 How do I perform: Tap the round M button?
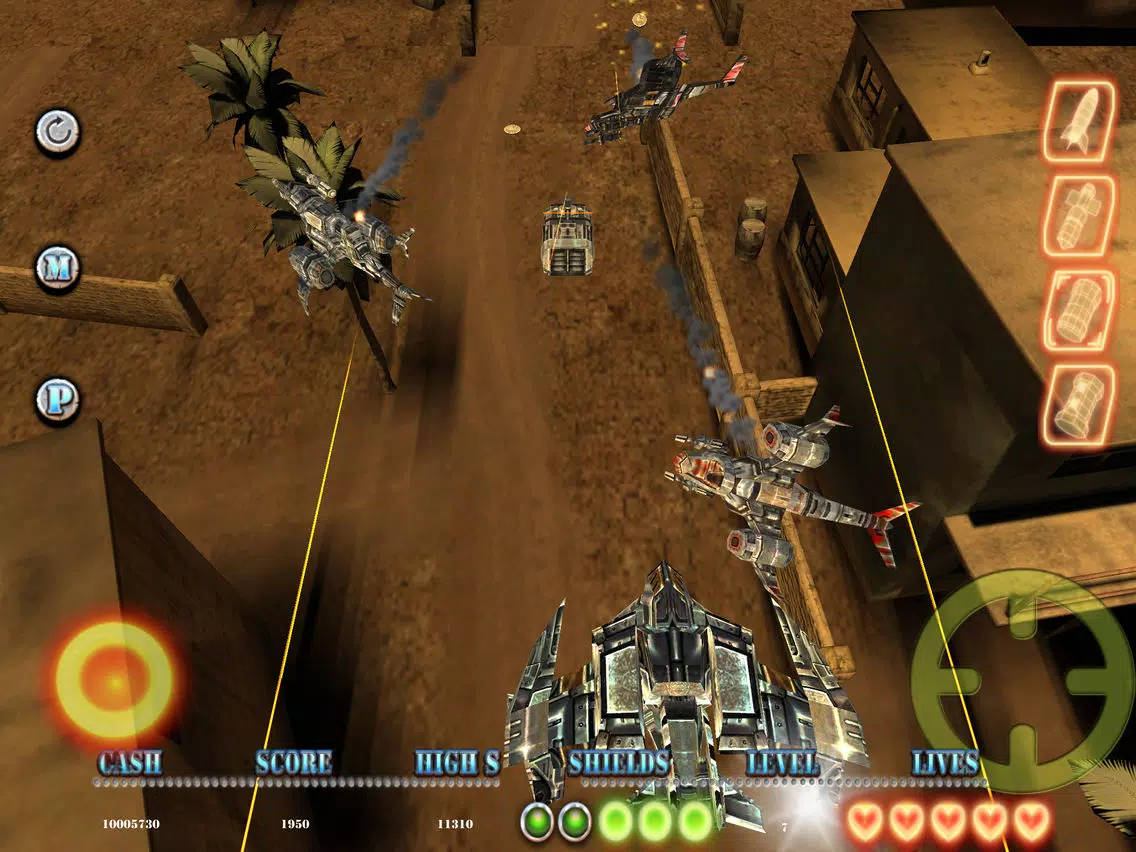coord(57,267)
